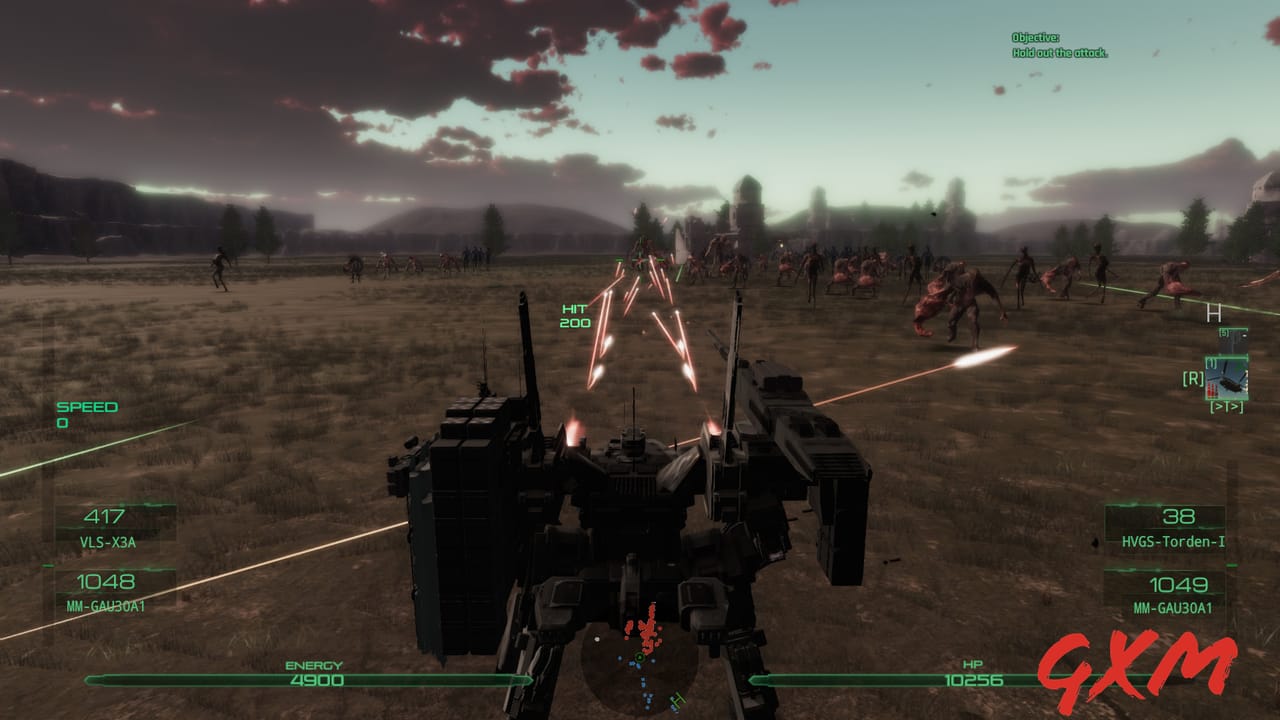1280x720 pixels.
Task: Select the HVGS-Torden-I weapon panel
Action: 1170,528
